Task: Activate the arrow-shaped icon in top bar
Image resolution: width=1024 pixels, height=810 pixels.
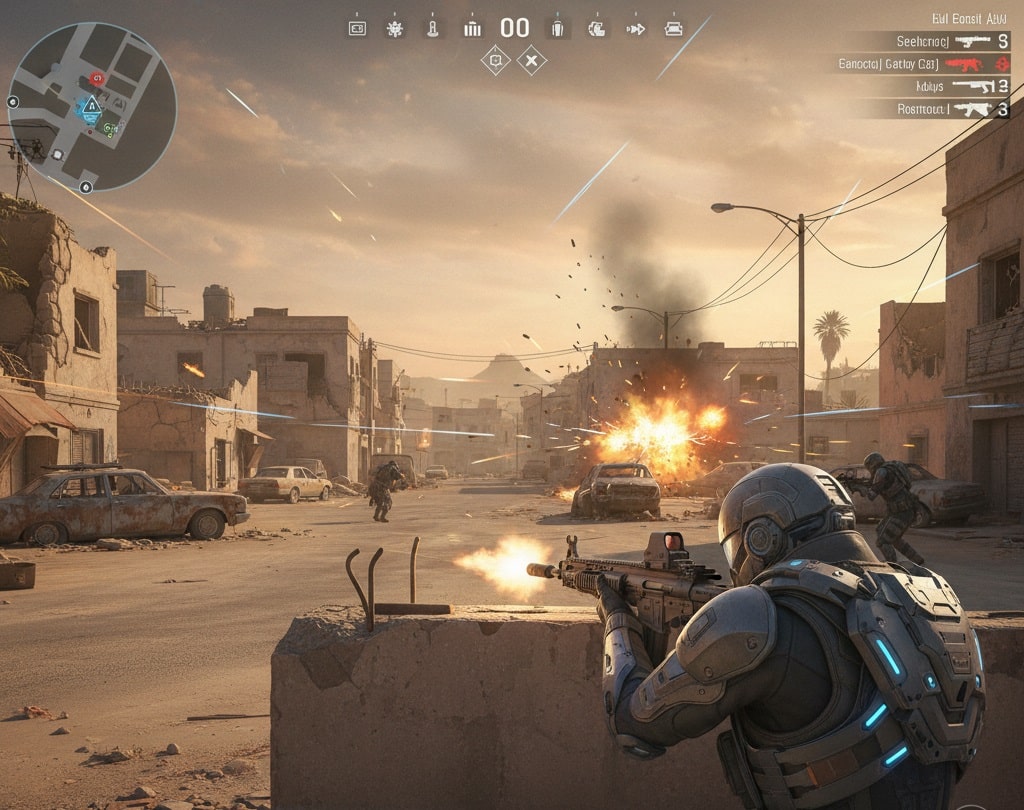Action: pyautogui.click(x=635, y=28)
